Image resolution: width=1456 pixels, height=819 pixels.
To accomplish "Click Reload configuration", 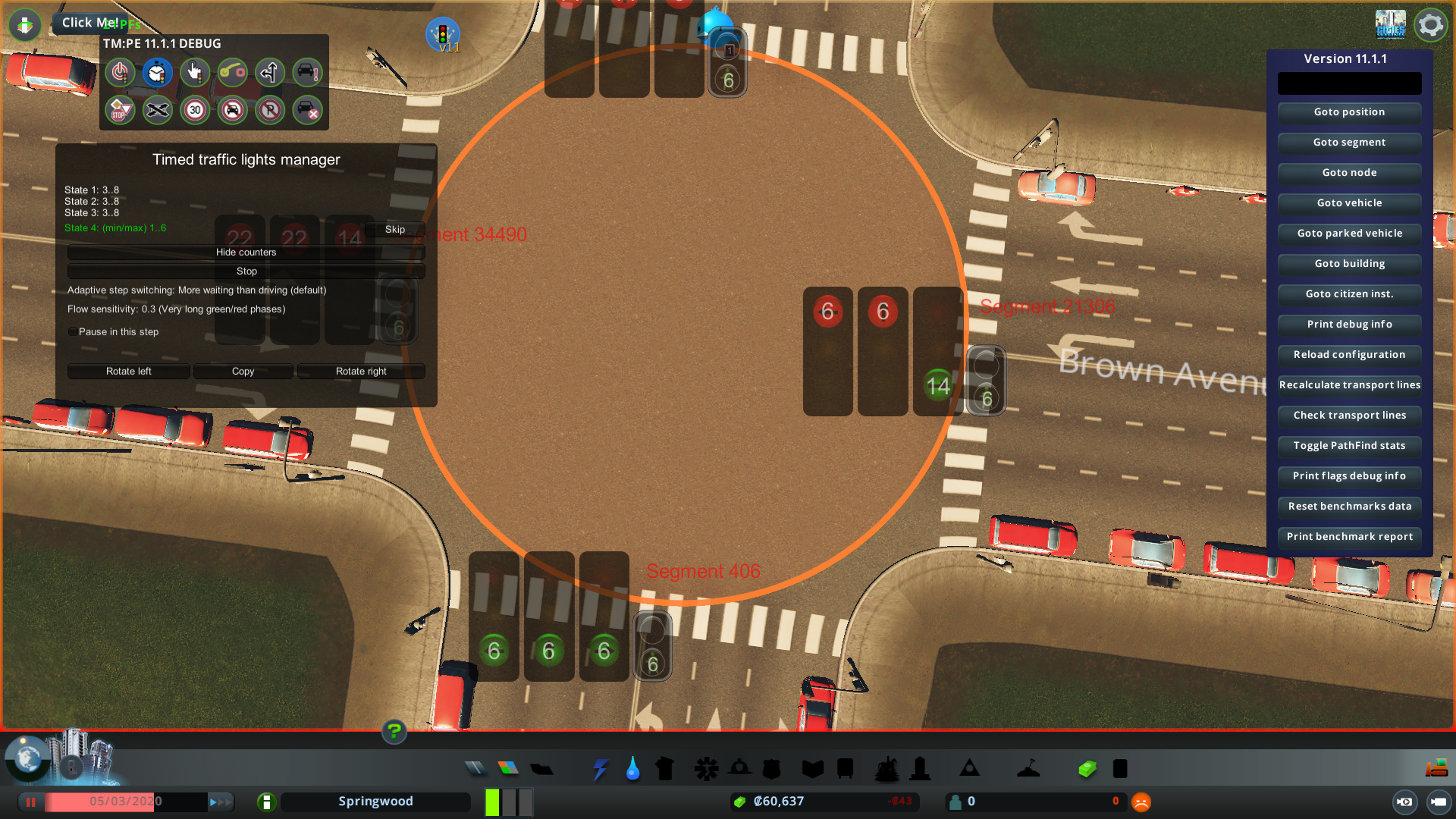I will 1349,355.
